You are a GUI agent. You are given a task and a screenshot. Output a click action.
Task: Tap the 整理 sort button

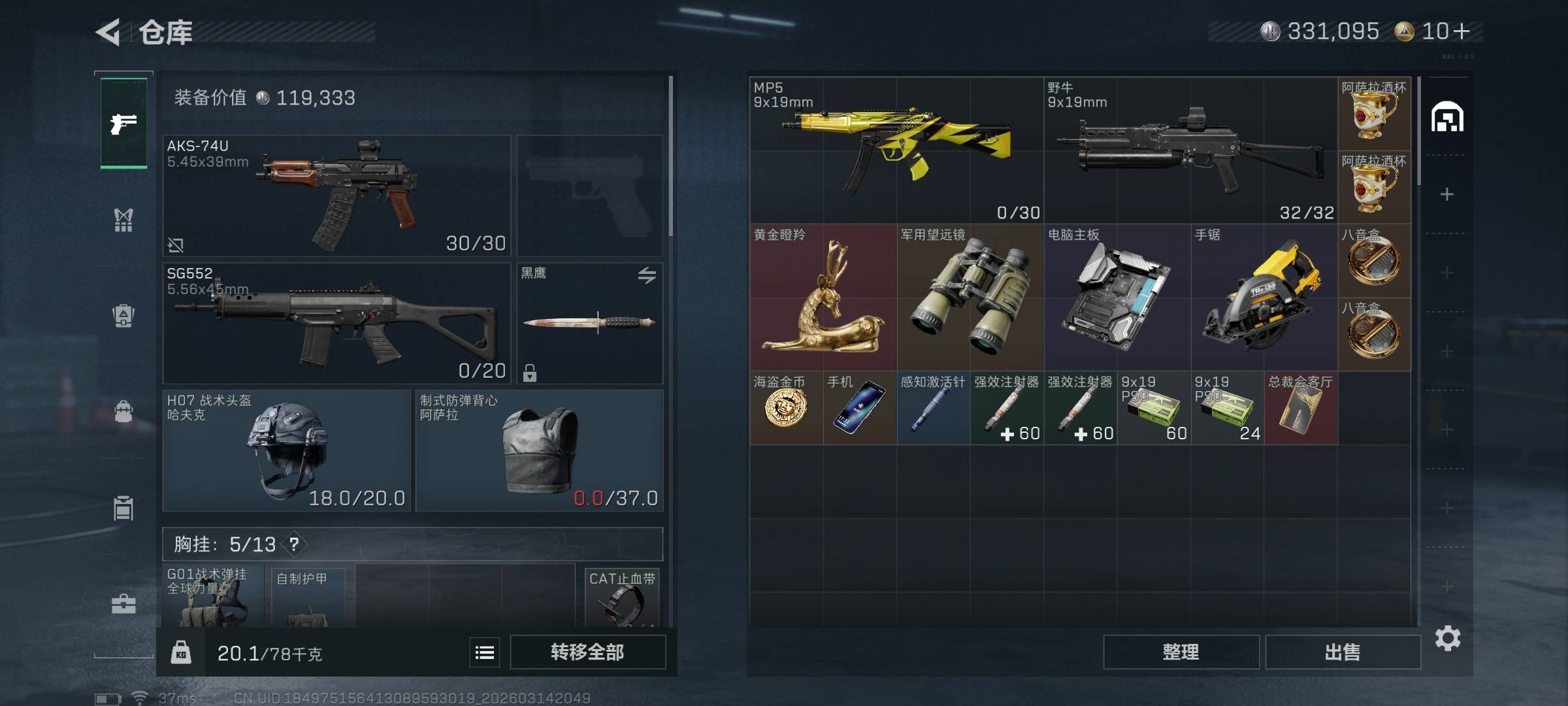[x=1181, y=652]
